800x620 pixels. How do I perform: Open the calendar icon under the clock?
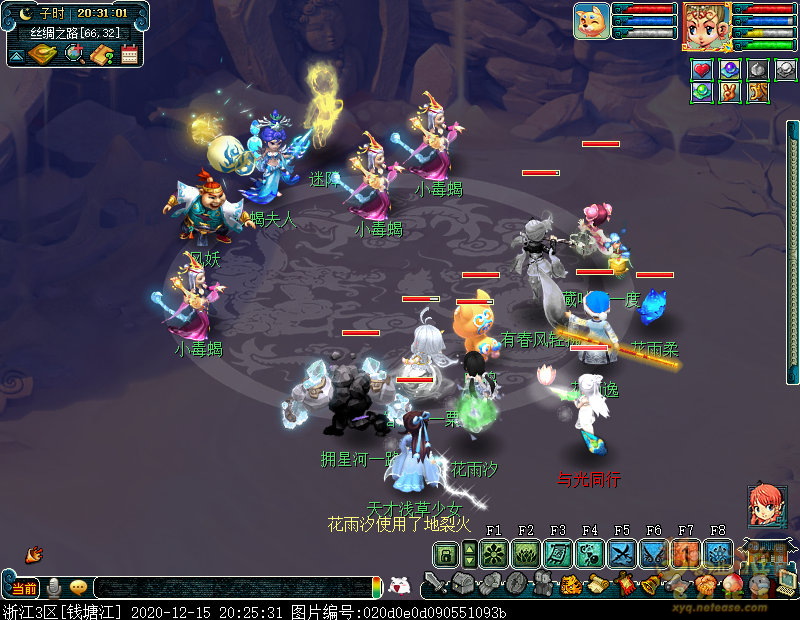click(129, 55)
